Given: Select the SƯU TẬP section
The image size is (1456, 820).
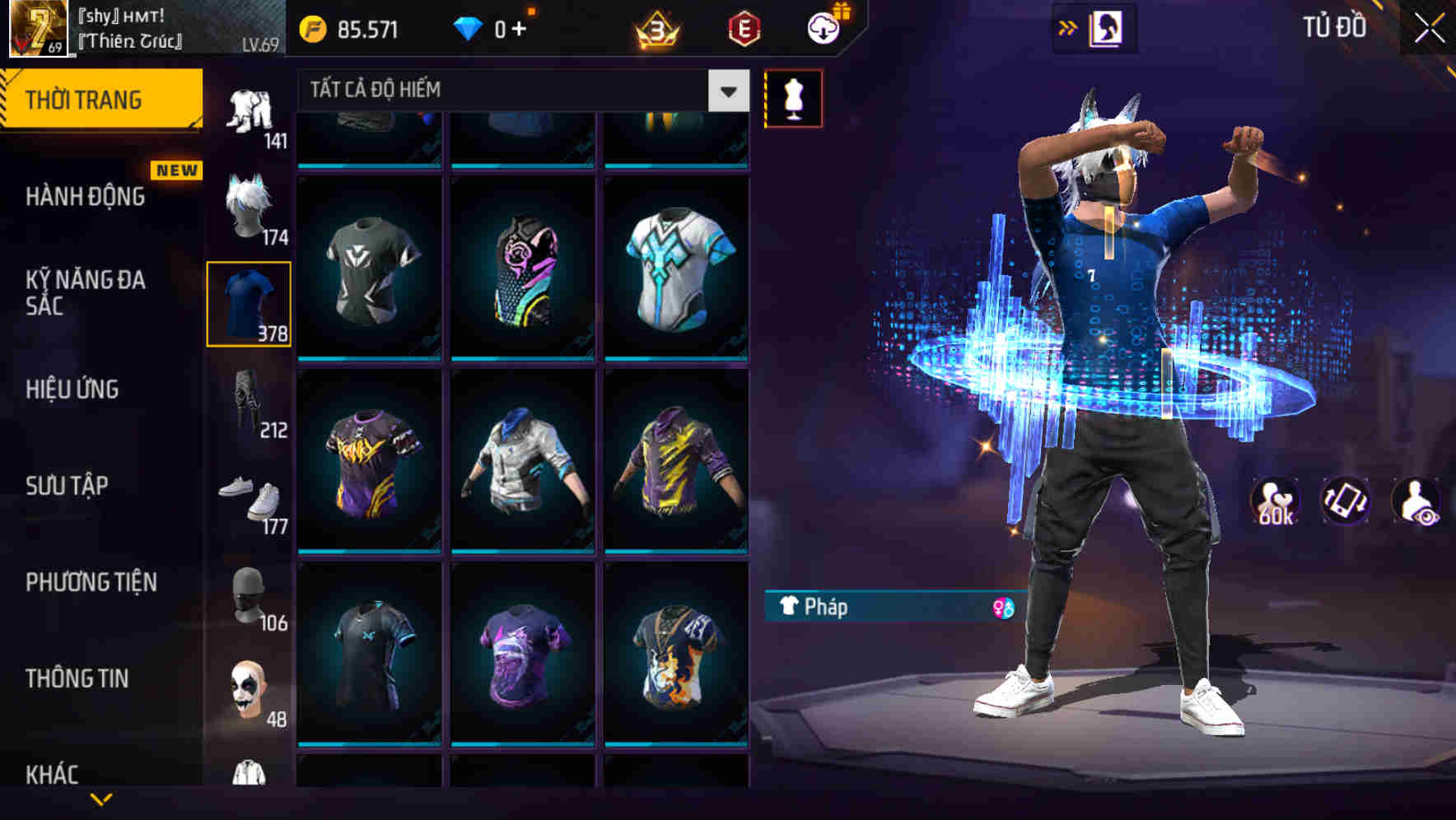Looking at the screenshot, I should [x=66, y=487].
